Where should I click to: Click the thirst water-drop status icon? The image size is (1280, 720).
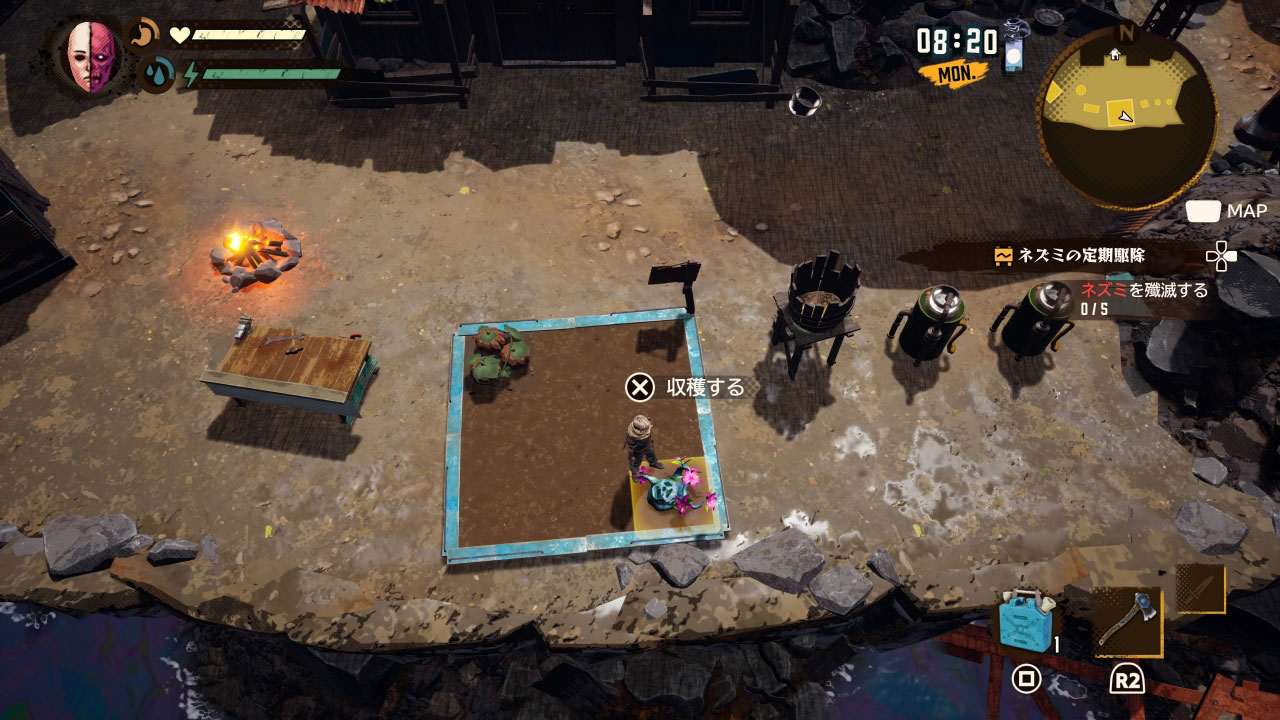156,73
